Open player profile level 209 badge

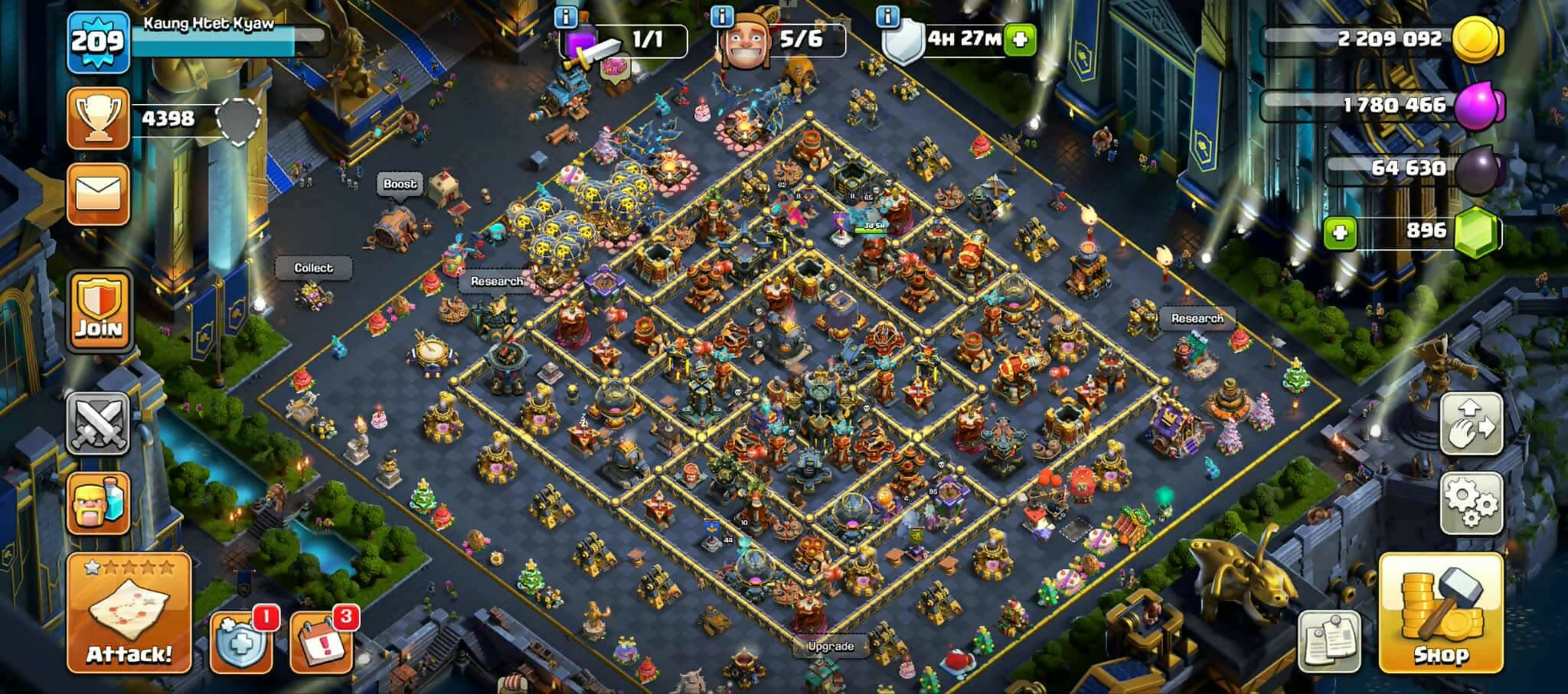98,42
